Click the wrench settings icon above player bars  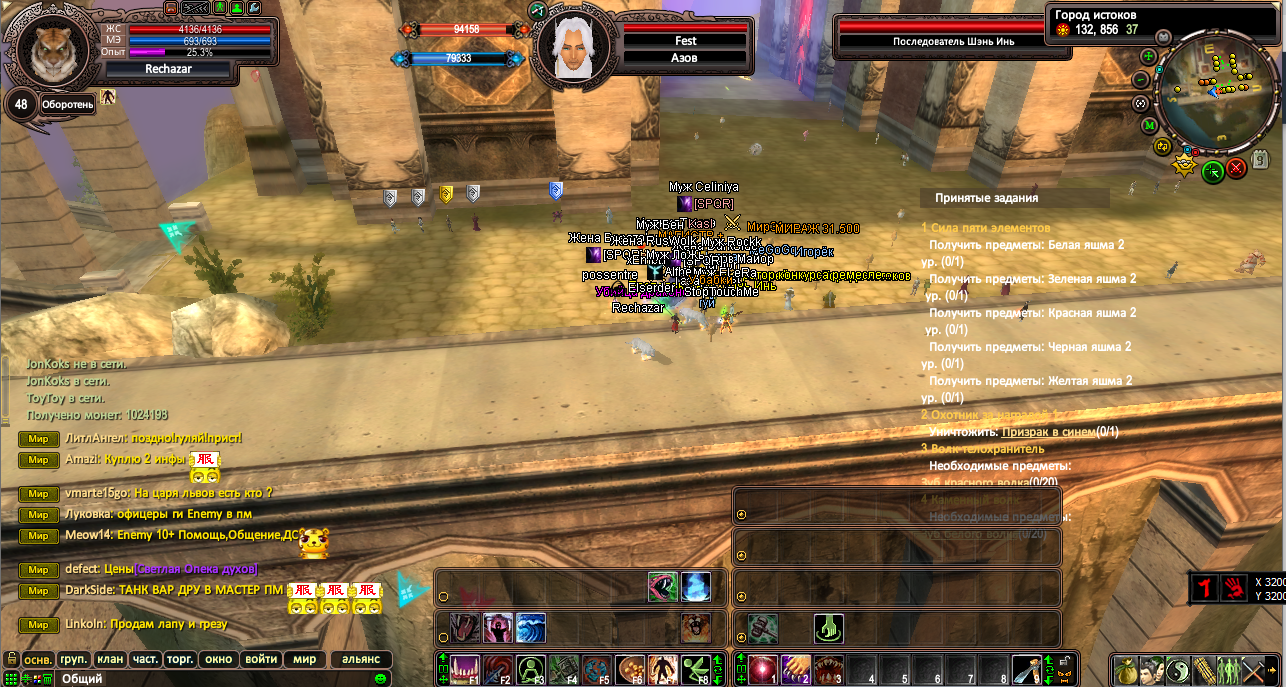tap(254, 8)
